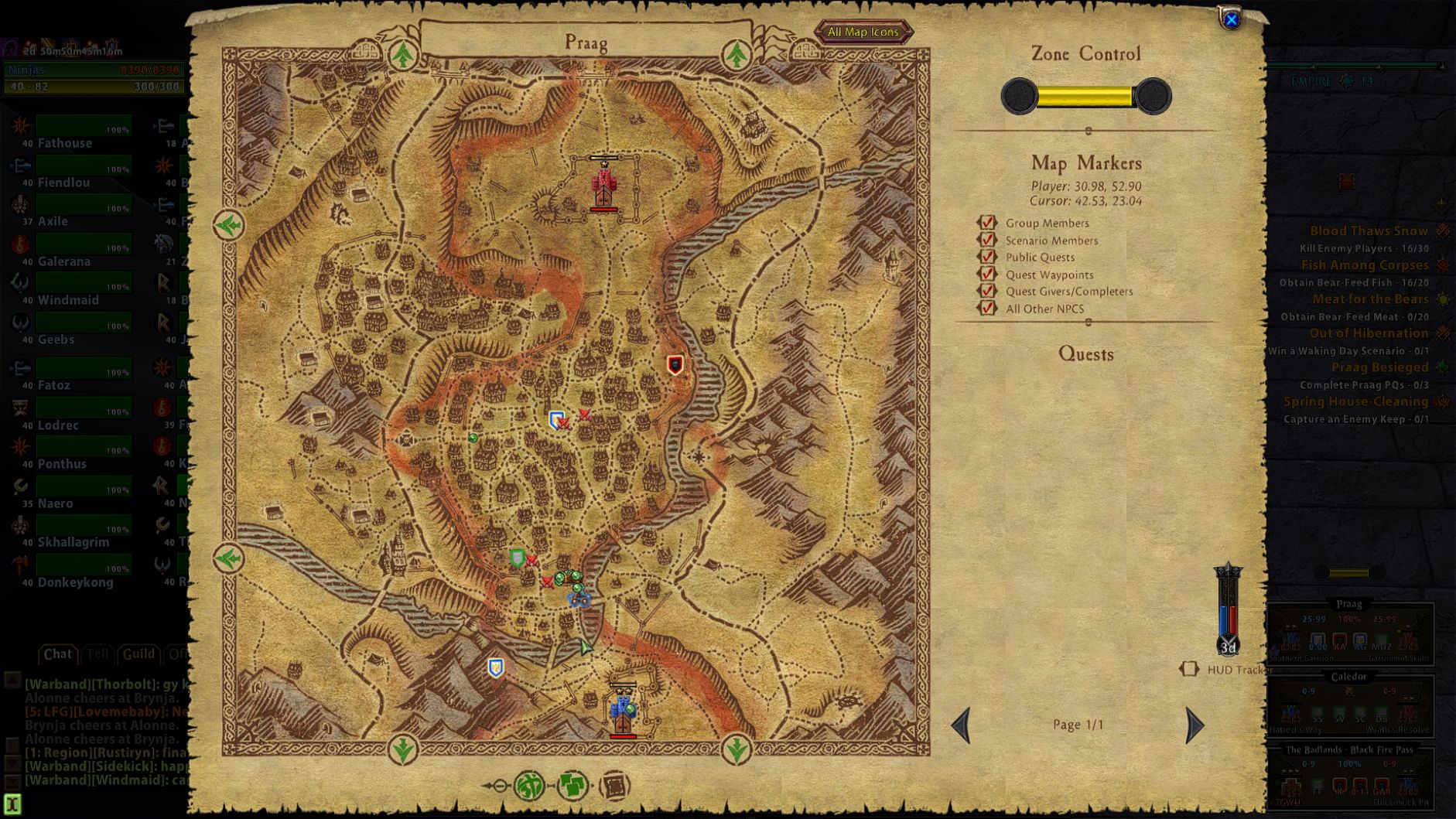Select warband member Donkeykong

[75, 582]
